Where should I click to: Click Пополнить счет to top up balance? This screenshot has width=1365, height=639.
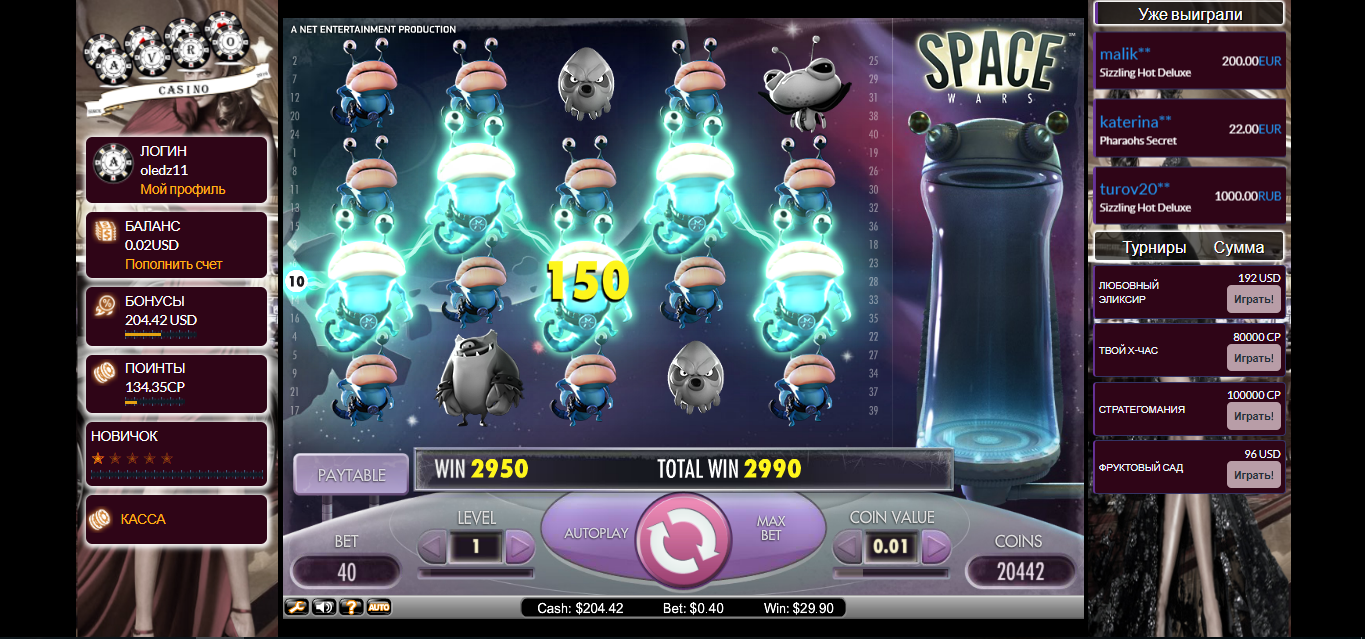[x=173, y=264]
